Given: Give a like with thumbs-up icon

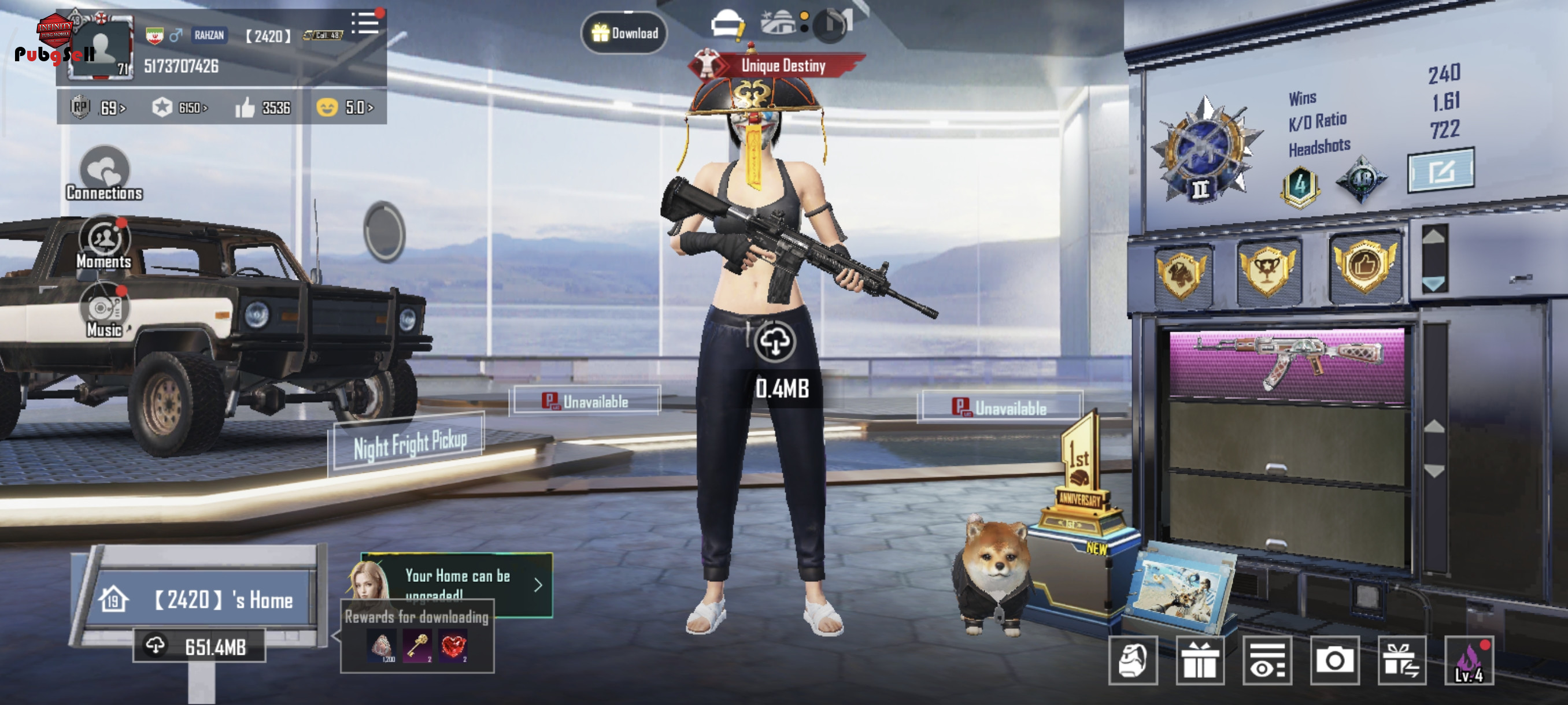Looking at the screenshot, I should coord(245,107).
